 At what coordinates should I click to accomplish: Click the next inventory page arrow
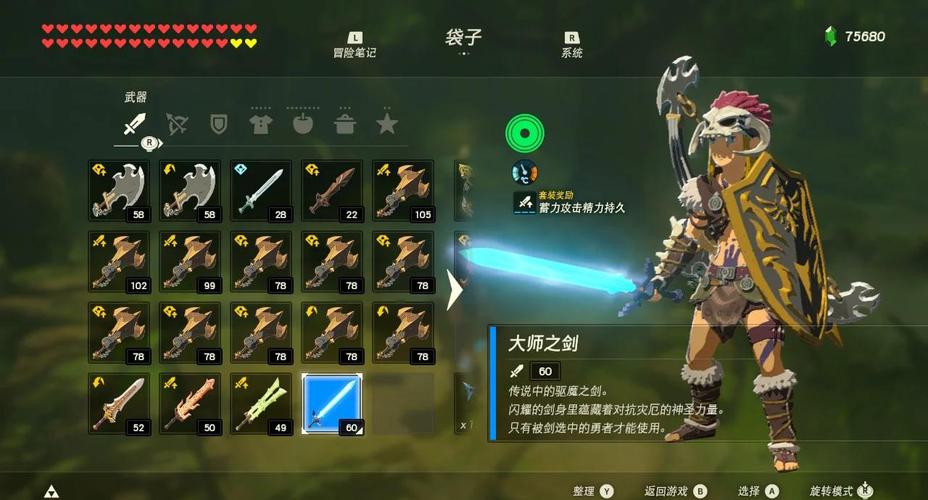[x=455, y=290]
